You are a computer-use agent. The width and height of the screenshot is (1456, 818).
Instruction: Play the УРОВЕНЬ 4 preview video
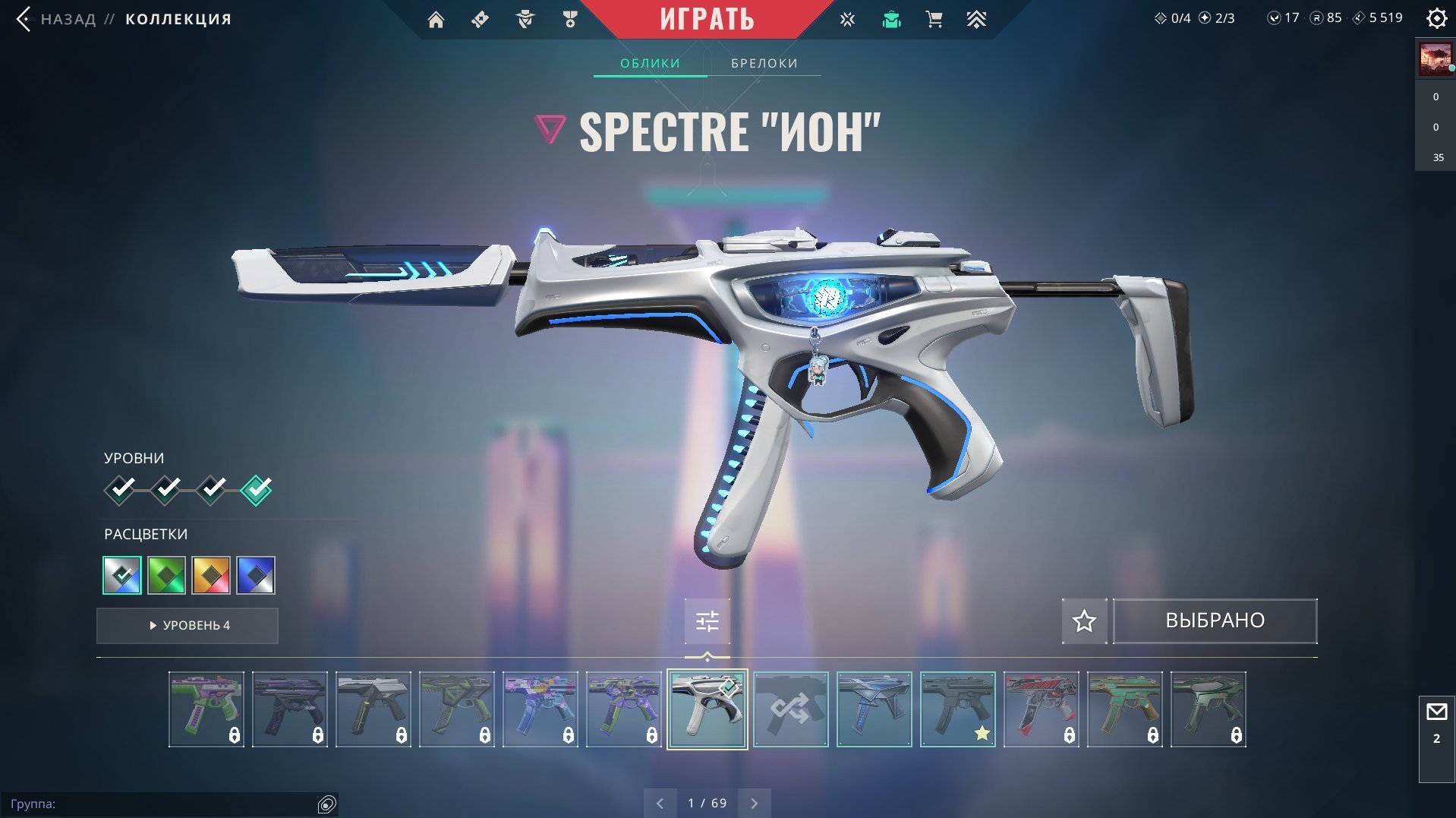[x=188, y=625]
